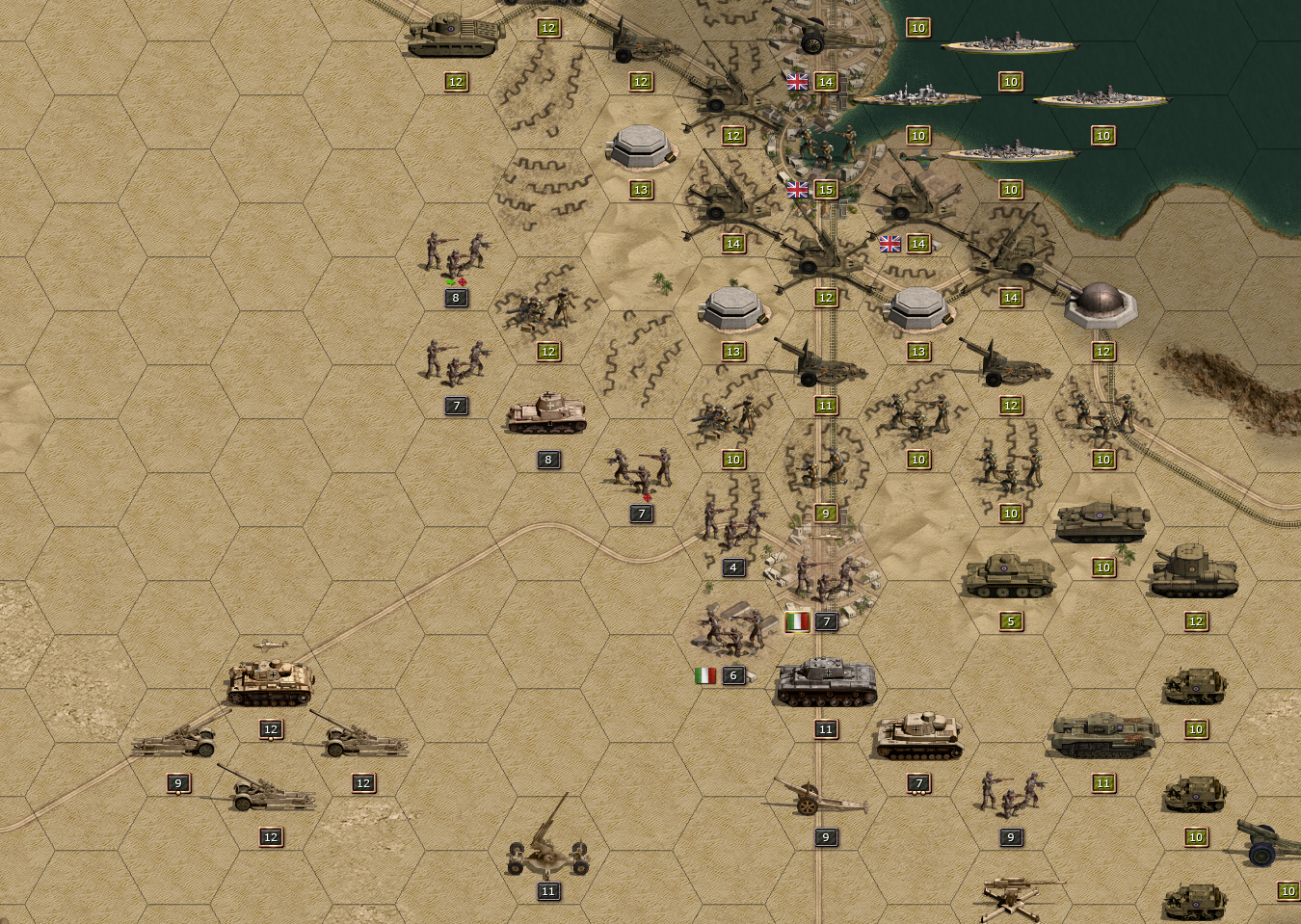This screenshot has width=1301, height=924.
Task: Pick the garrison infantry with strength 15
Action: pyautogui.click(x=825, y=146)
